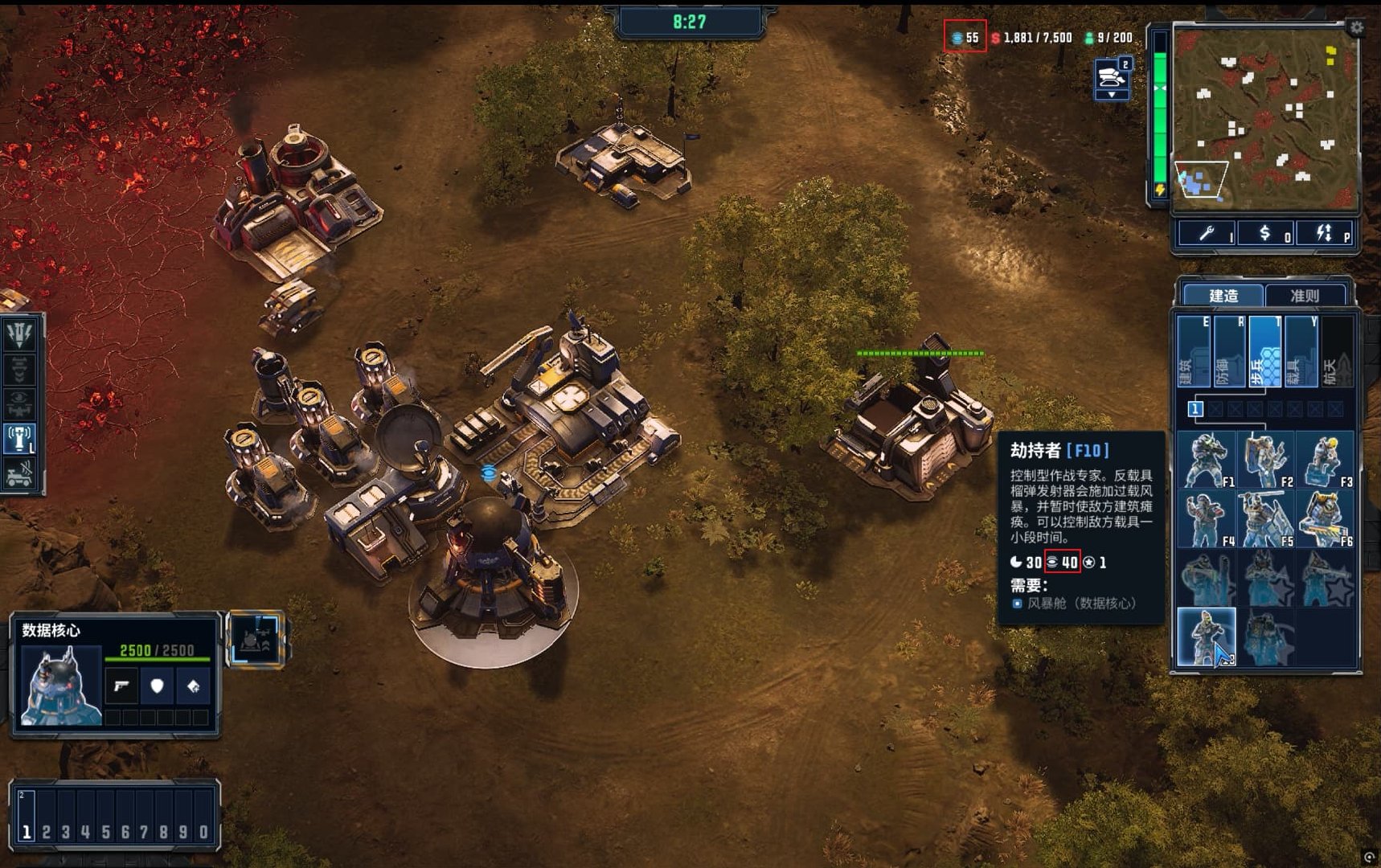Select the 步兵 infantry category
Image resolution: width=1381 pixels, height=868 pixels.
pos(1264,351)
